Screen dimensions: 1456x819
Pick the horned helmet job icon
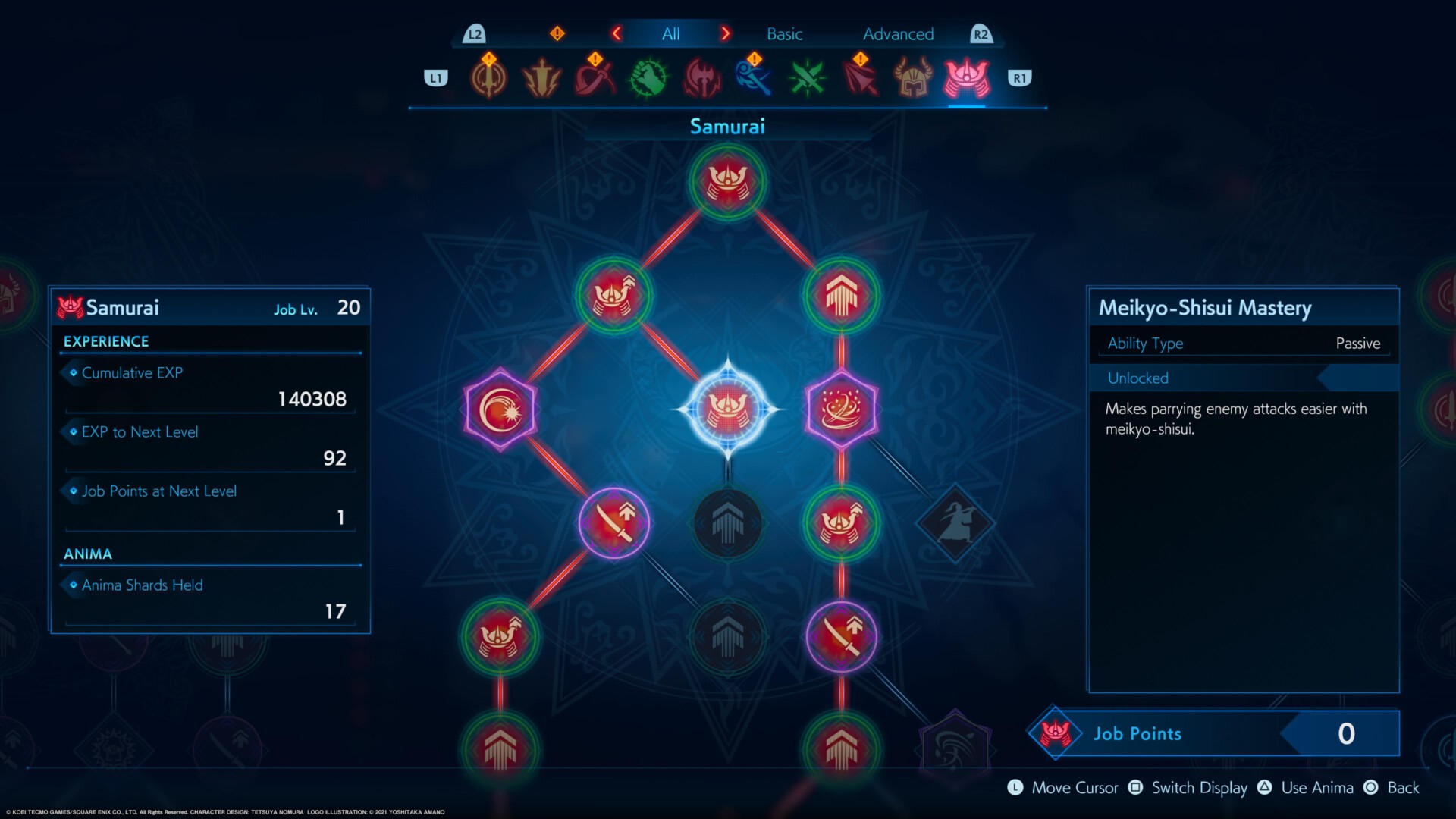(913, 79)
